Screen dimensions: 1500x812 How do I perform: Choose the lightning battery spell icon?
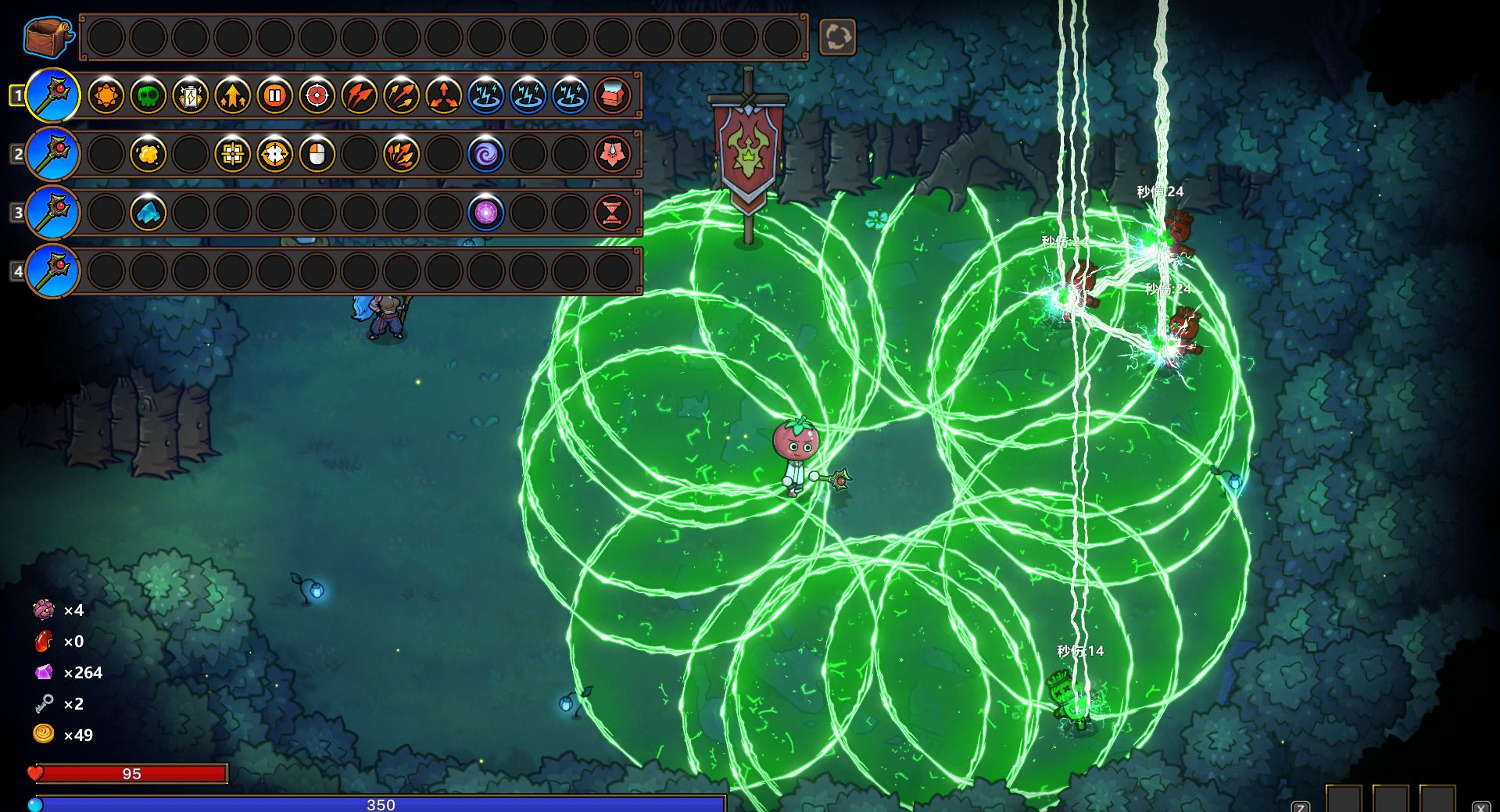coord(190,96)
